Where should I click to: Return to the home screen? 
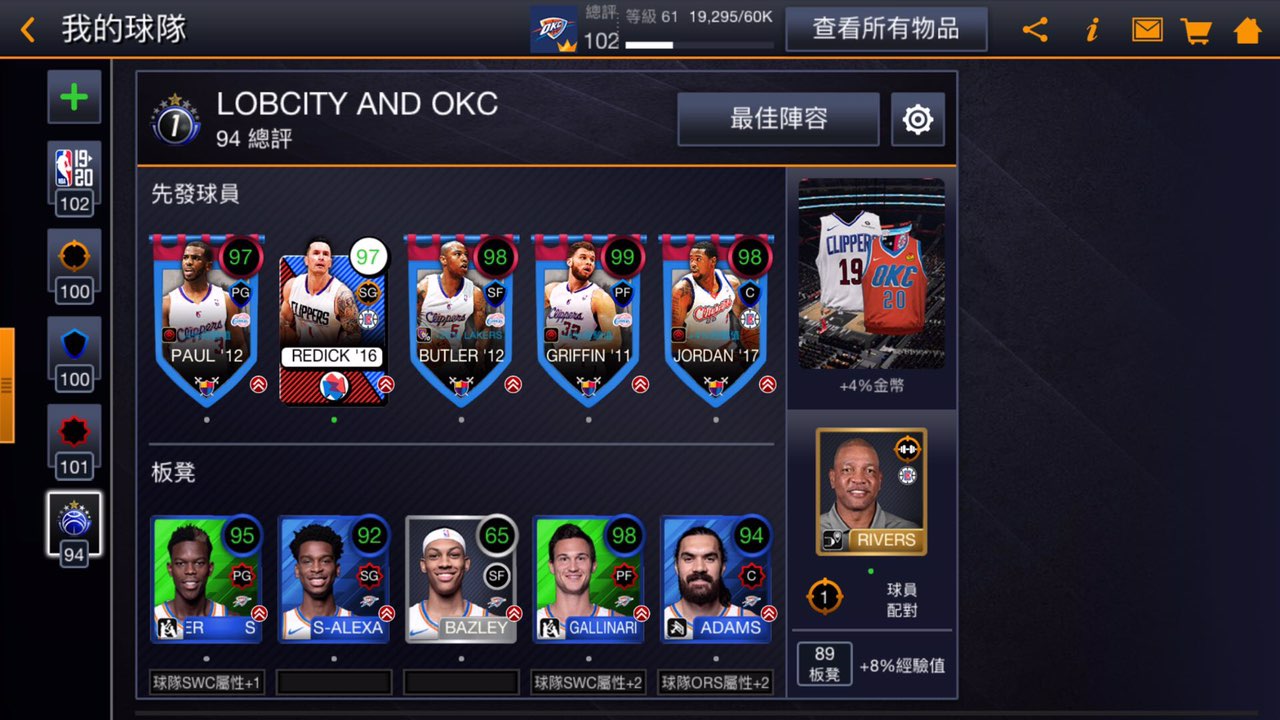[x=1247, y=30]
